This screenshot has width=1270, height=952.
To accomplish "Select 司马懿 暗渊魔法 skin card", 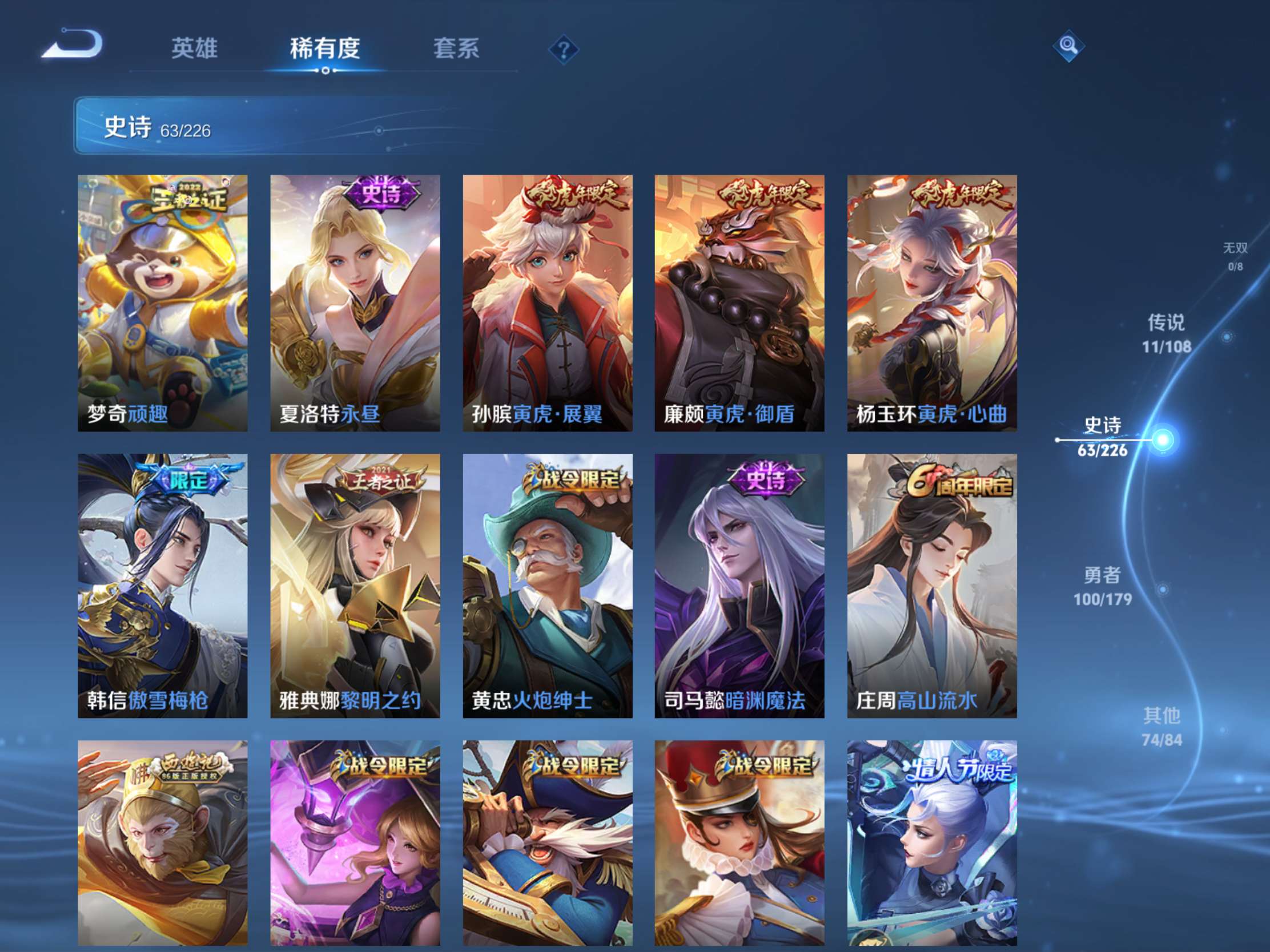I will click(x=739, y=586).
